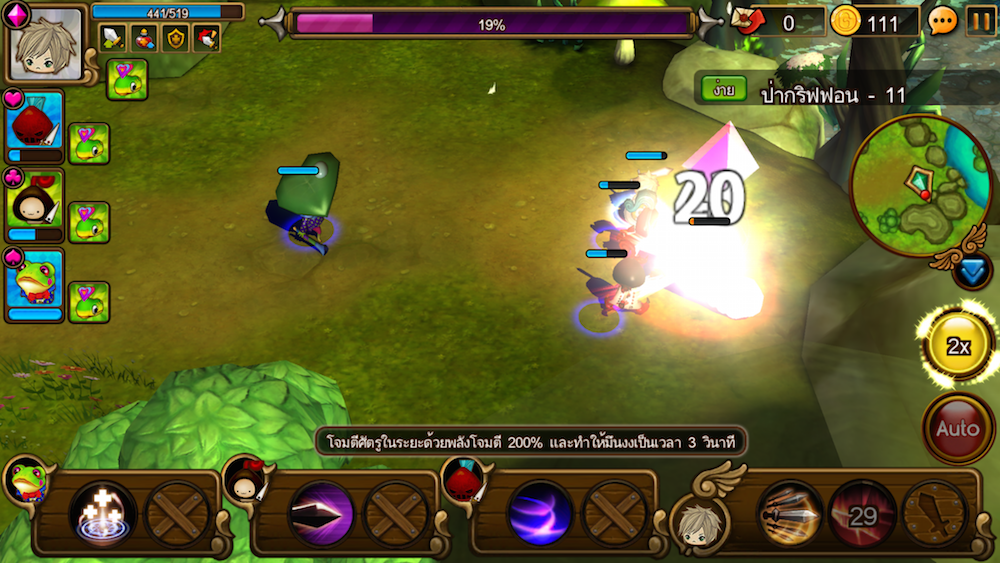Enable Auto battle mode
The height and width of the screenshot is (563, 1000).
pyautogui.click(x=957, y=428)
